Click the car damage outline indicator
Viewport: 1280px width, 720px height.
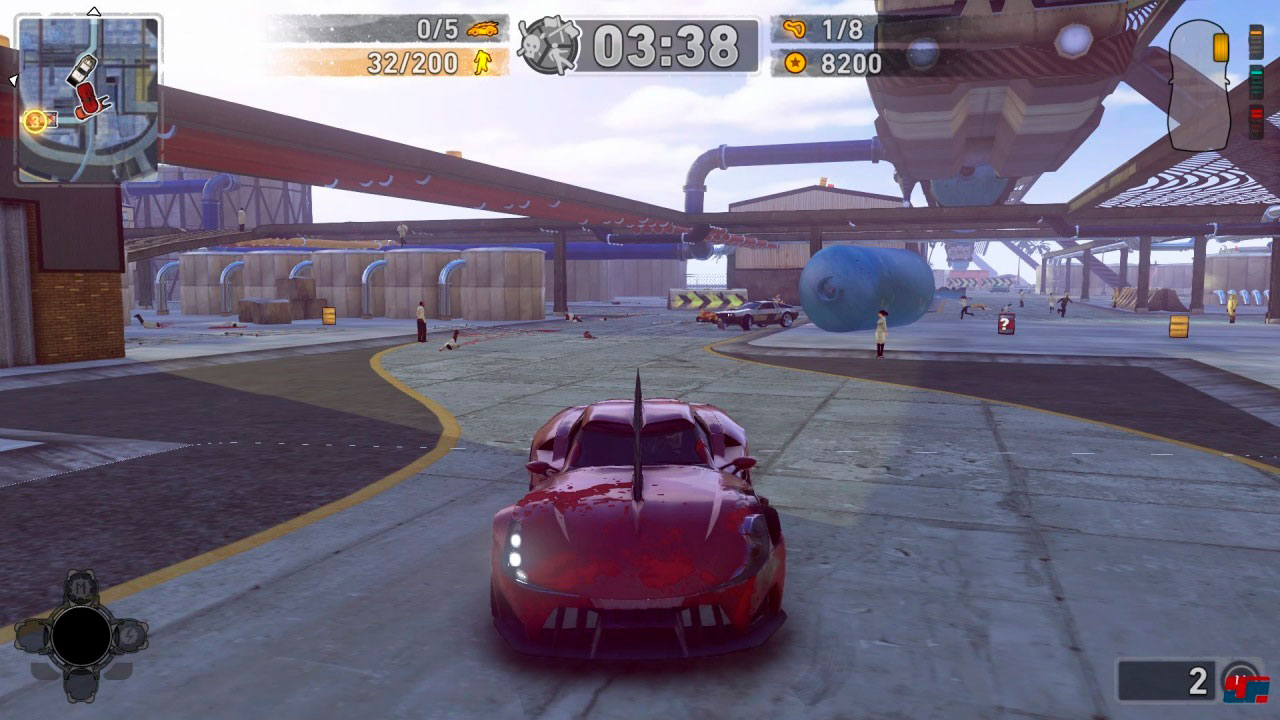click(1198, 86)
